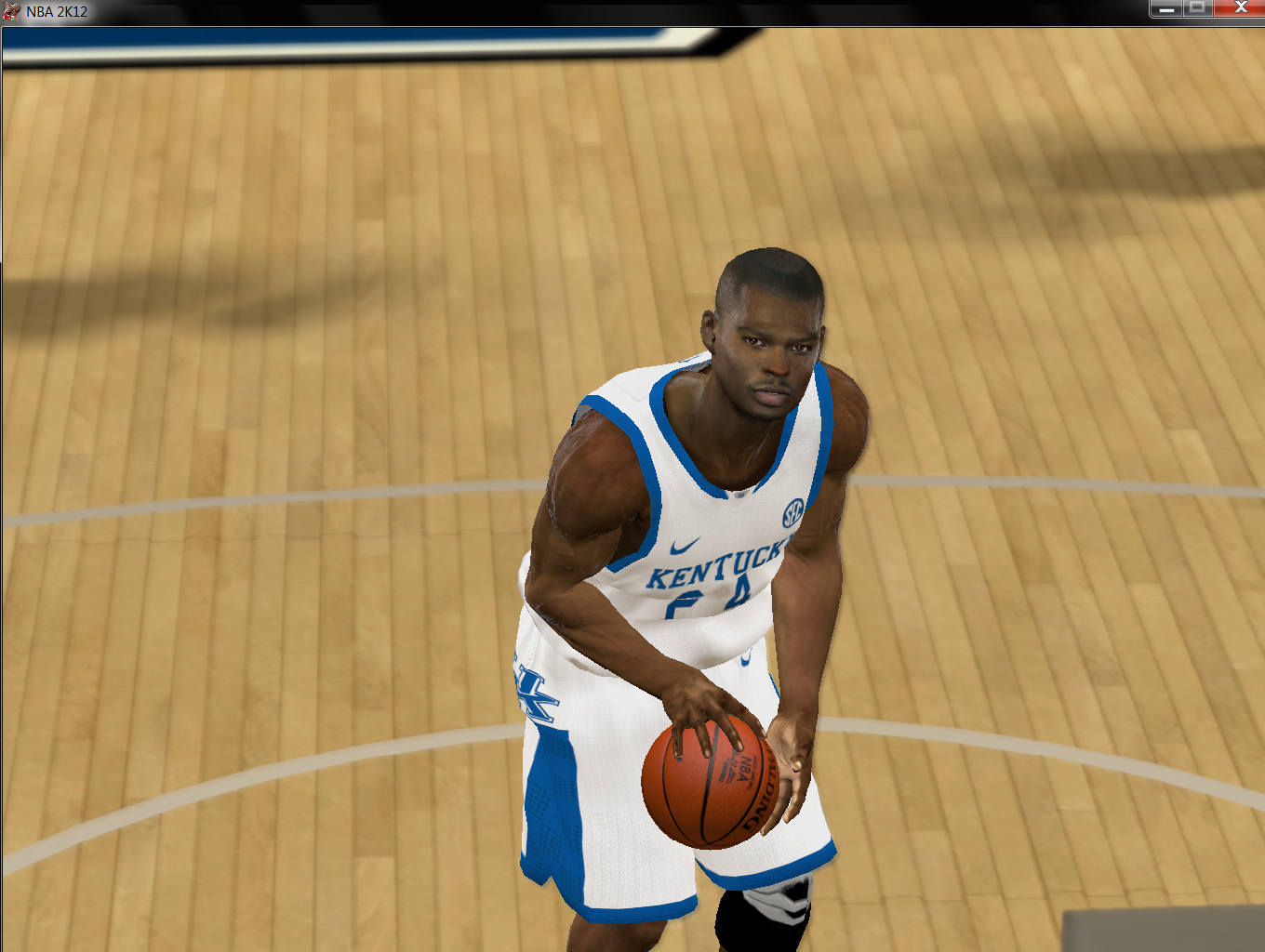Close the NBA 2K12 window
1265x952 pixels.
click(x=1239, y=8)
